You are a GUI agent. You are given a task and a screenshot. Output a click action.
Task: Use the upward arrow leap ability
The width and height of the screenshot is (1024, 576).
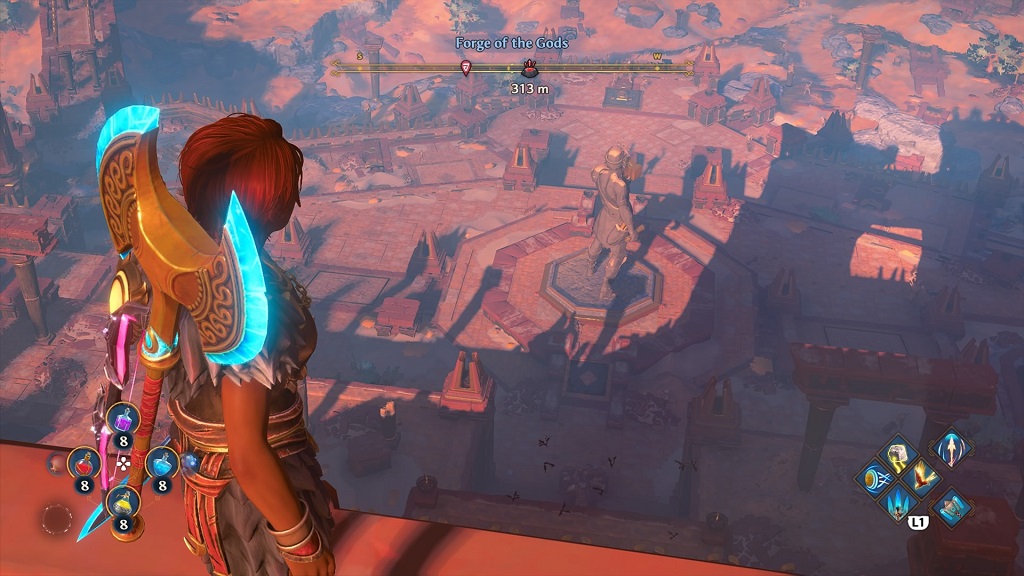pos(949,447)
